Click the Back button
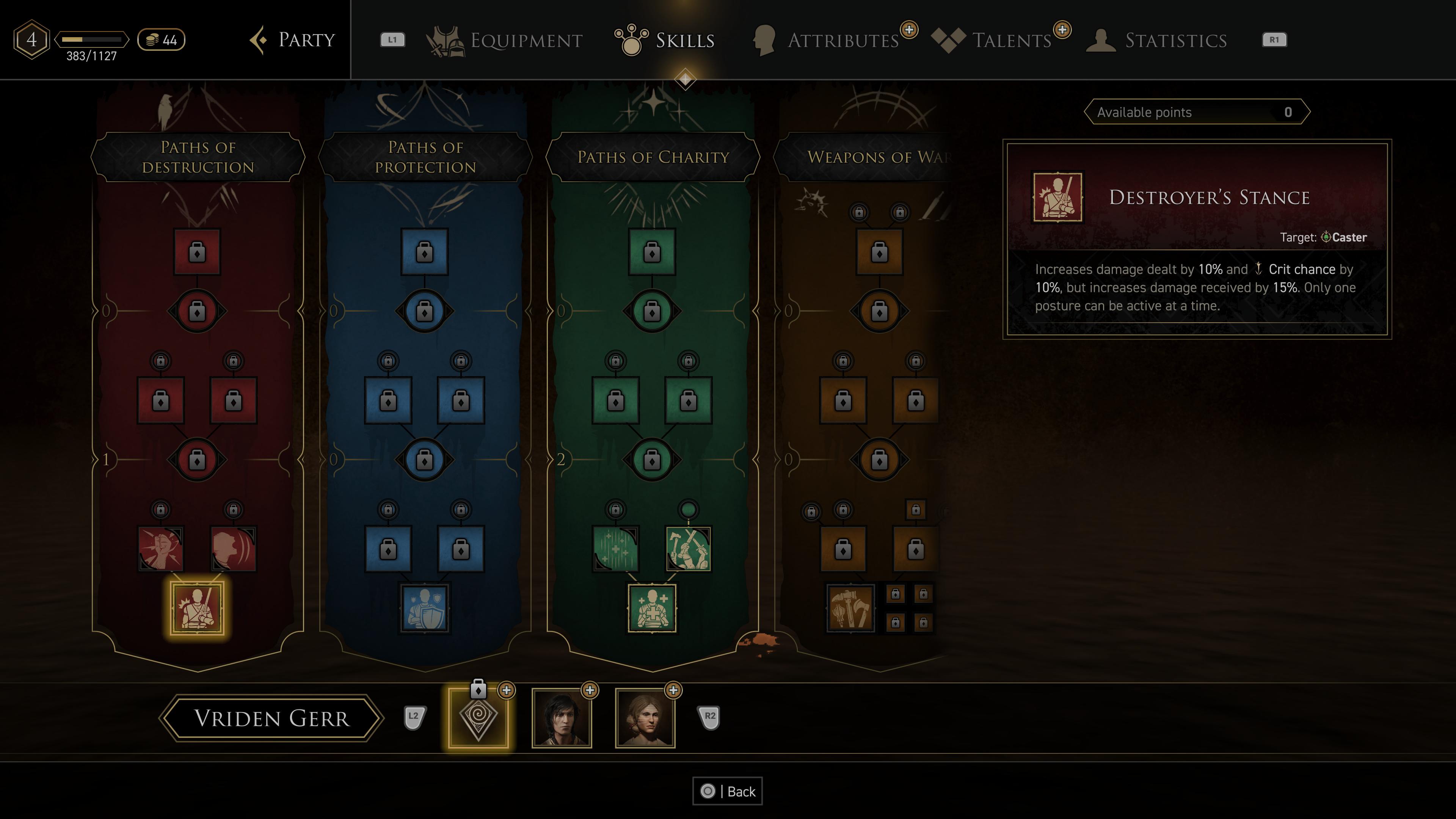Viewport: 1456px width, 819px height. (x=728, y=791)
